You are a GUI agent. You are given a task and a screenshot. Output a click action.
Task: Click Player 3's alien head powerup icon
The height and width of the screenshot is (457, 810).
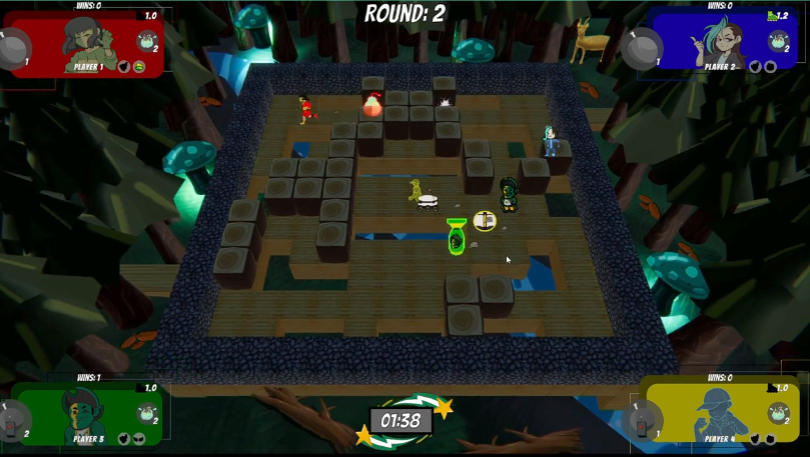(140, 437)
